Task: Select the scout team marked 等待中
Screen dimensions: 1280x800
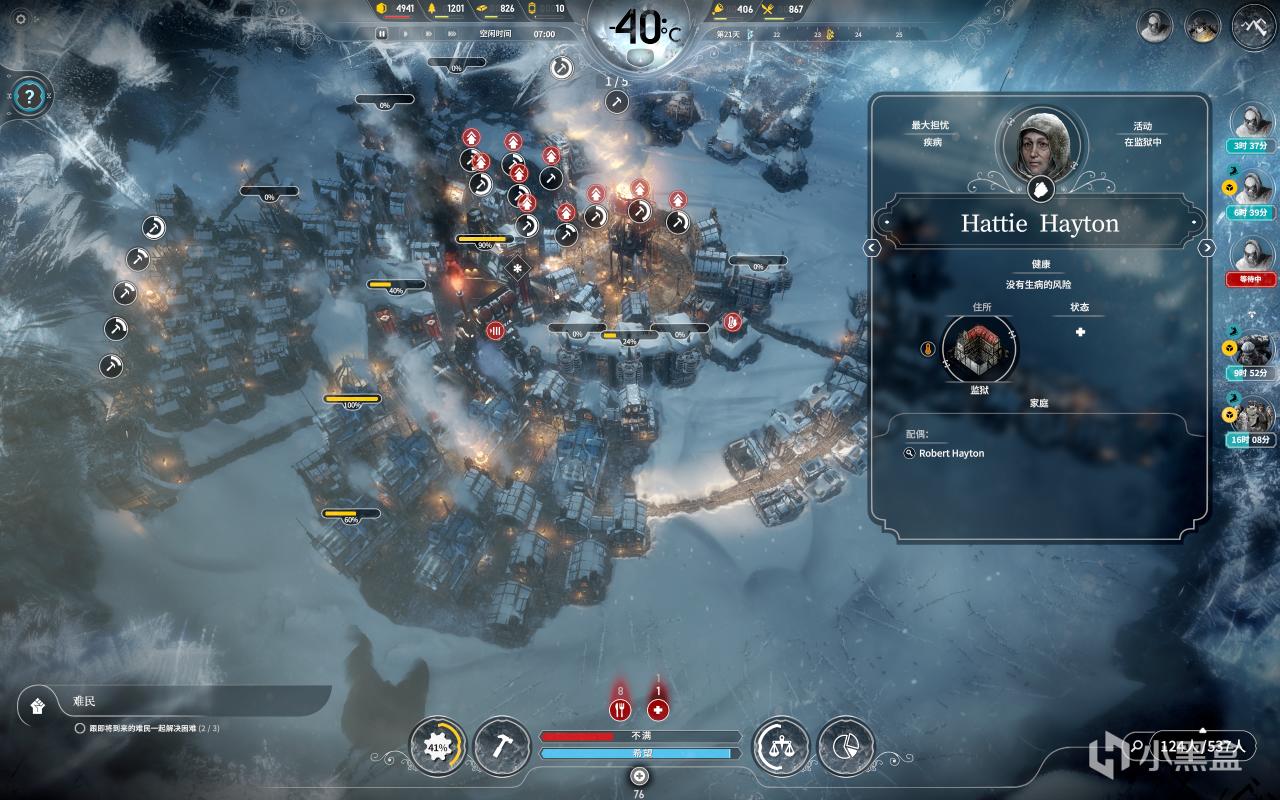Action: [1252, 257]
